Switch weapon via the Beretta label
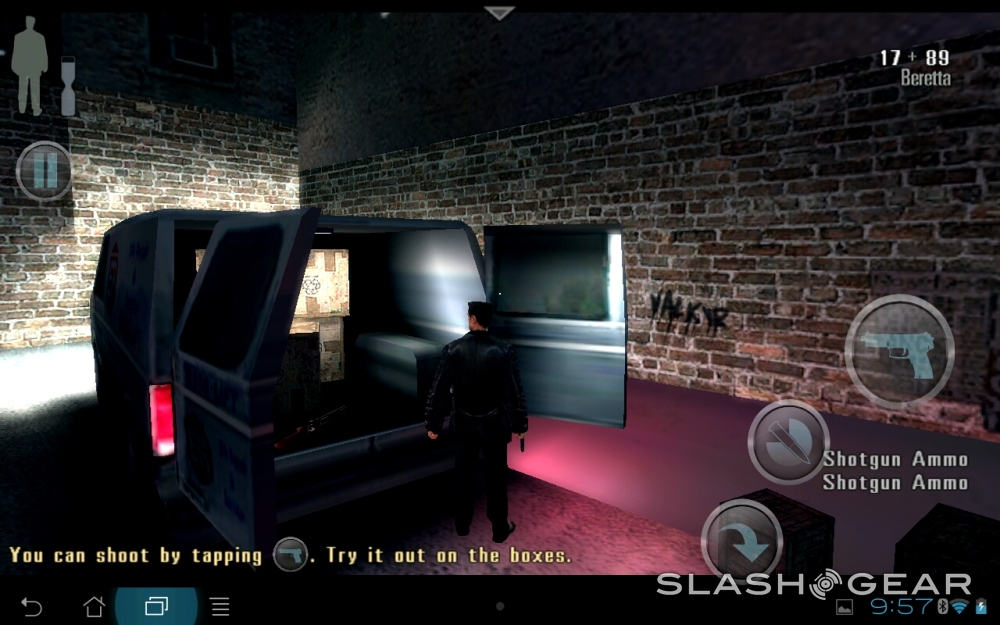 pyautogui.click(x=924, y=77)
